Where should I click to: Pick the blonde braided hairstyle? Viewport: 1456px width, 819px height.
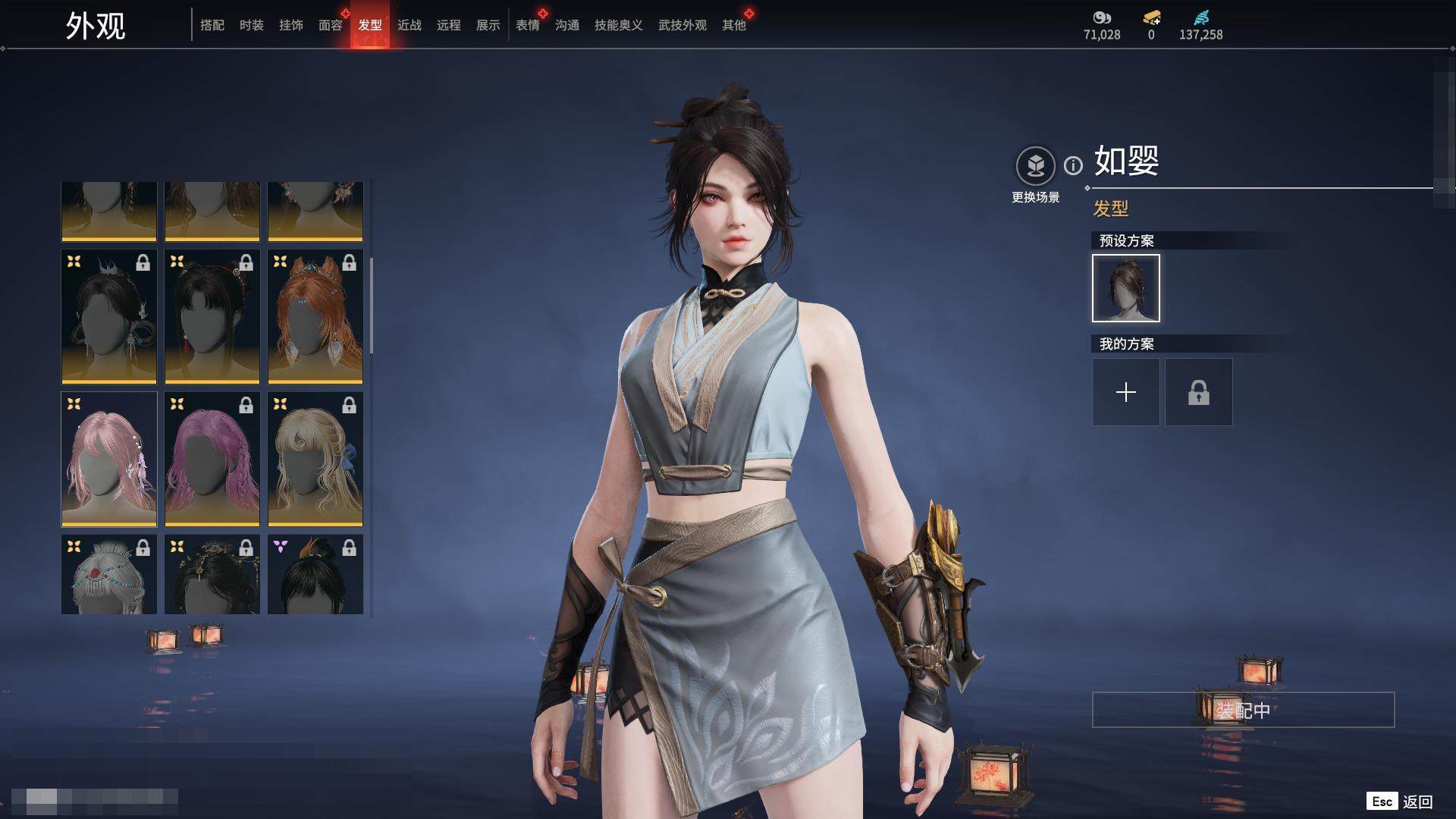tap(315, 459)
